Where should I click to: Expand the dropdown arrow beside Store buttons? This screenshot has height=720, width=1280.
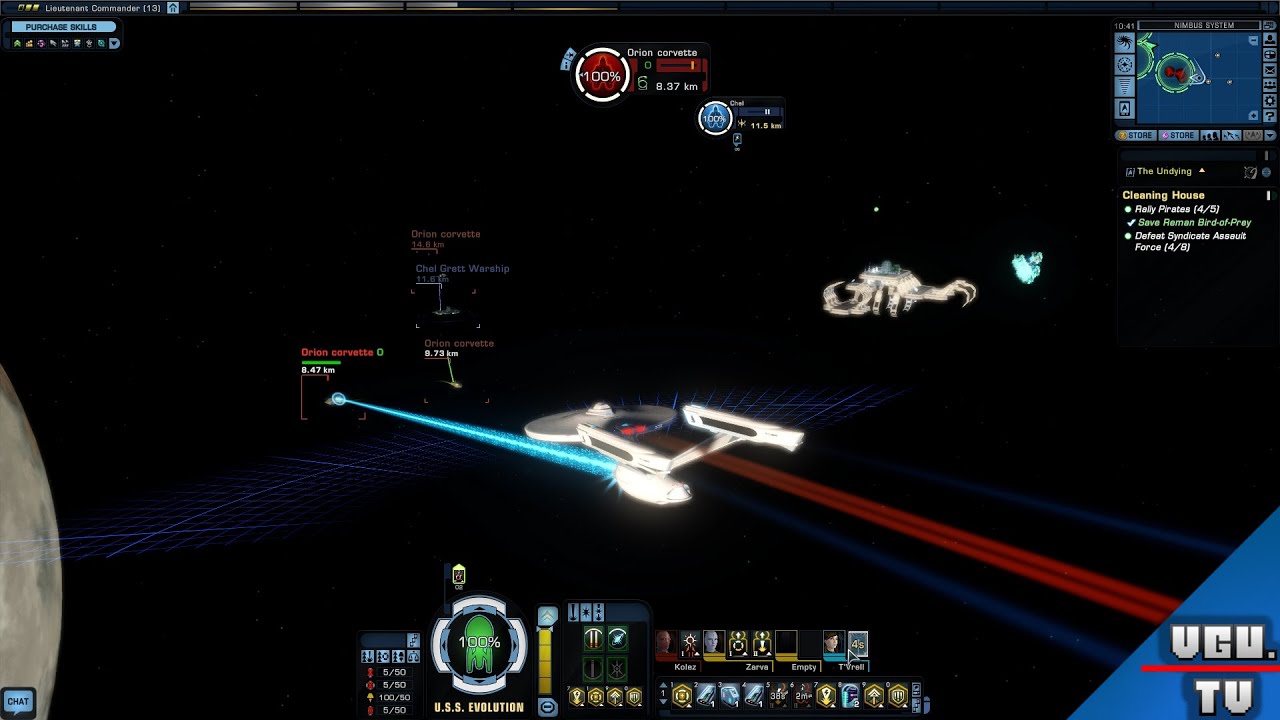pyautogui.click(x=1270, y=135)
